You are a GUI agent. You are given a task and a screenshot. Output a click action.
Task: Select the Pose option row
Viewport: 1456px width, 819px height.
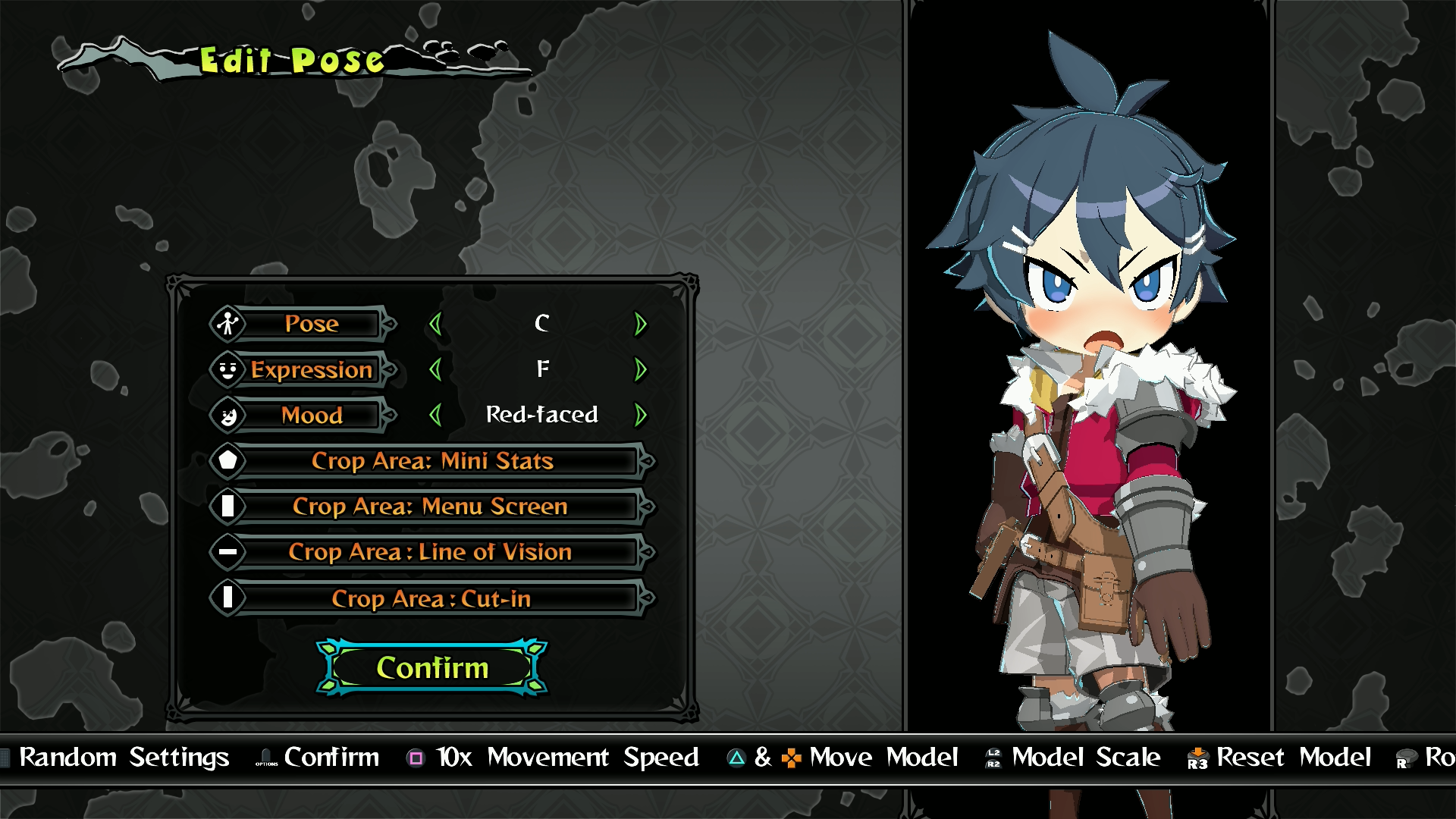(x=311, y=325)
